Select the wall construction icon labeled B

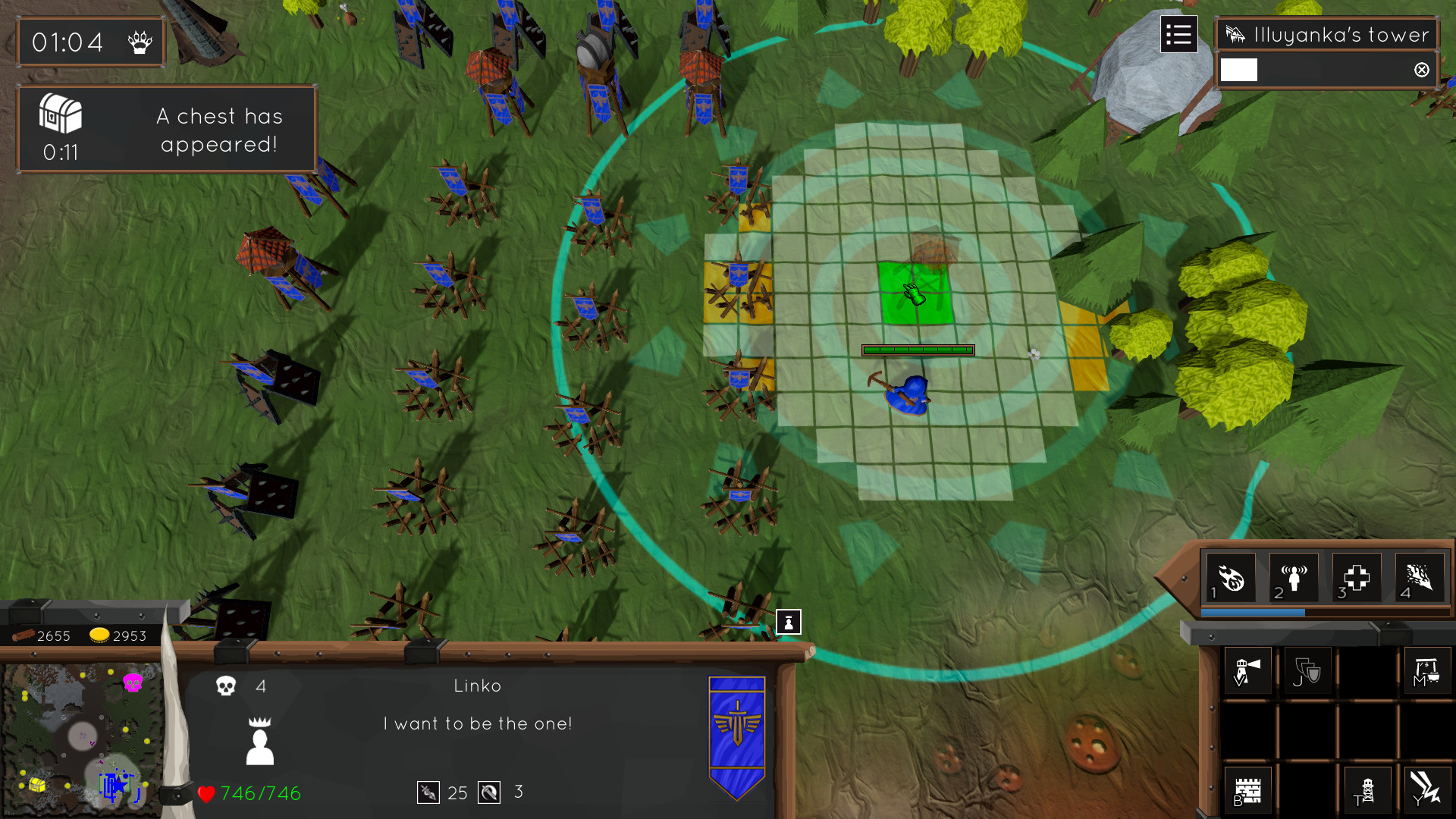point(1247,790)
